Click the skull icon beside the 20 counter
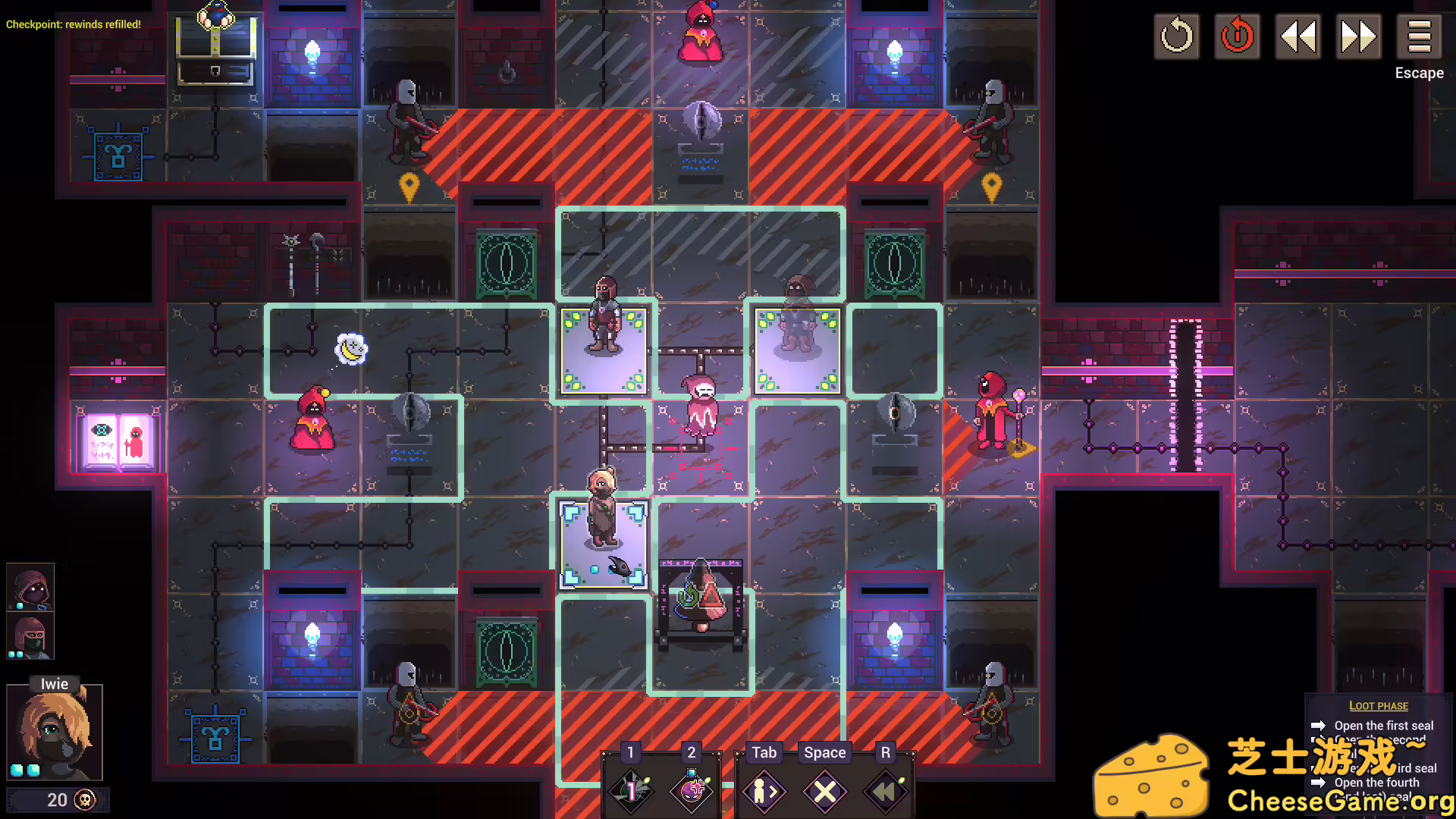Image resolution: width=1456 pixels, height=819 pixels. [x=83, y=800]
